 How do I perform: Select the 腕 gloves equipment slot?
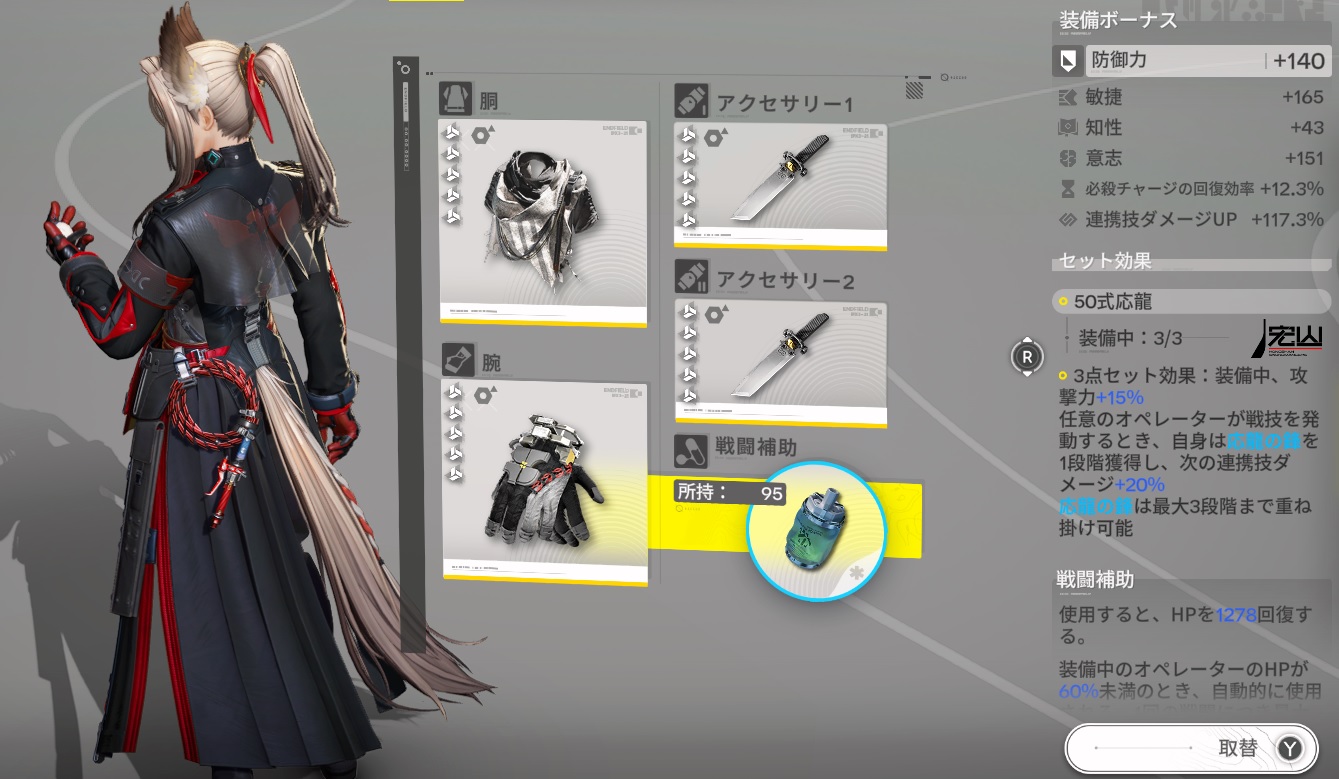[x=545, y=482]
